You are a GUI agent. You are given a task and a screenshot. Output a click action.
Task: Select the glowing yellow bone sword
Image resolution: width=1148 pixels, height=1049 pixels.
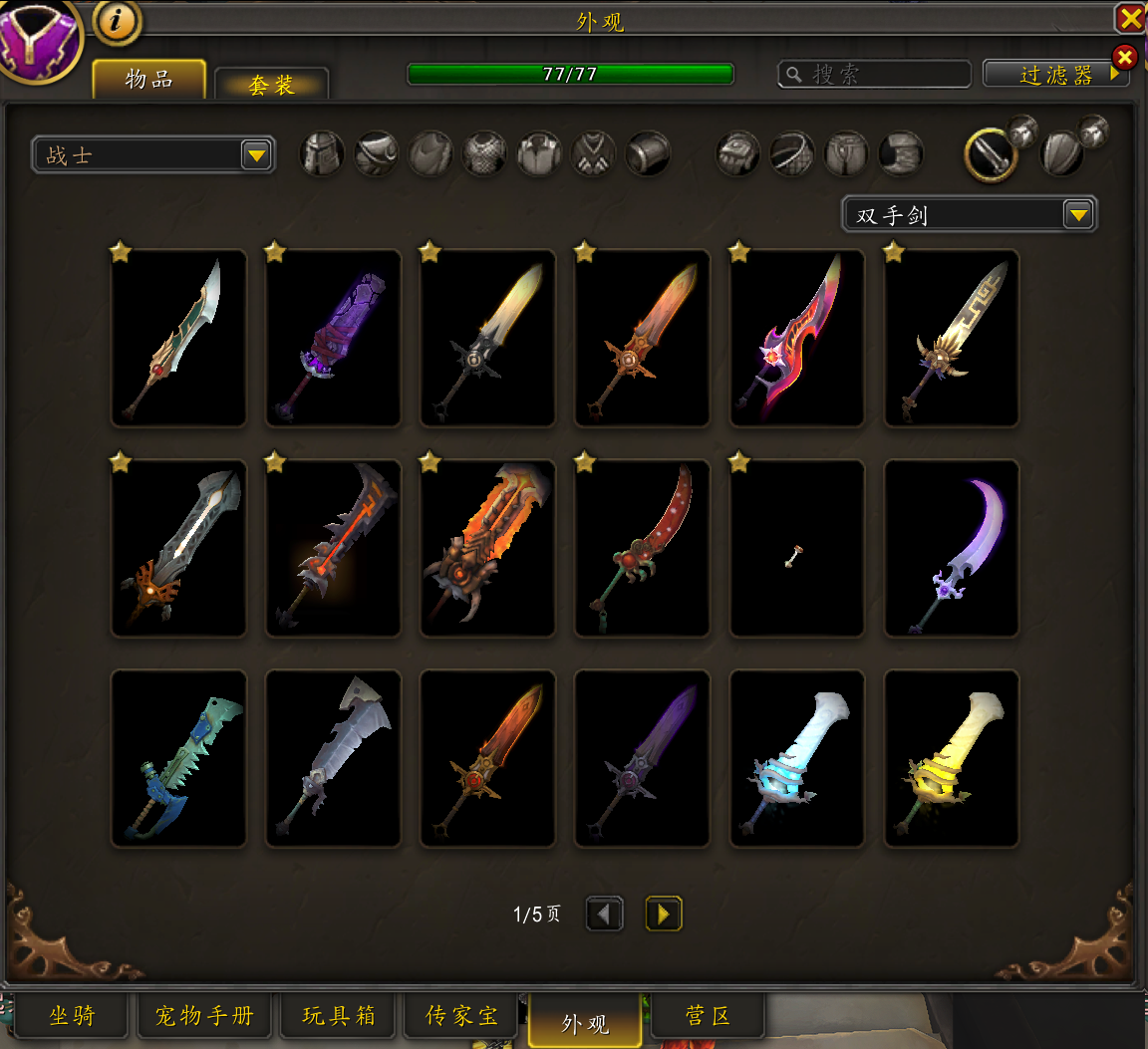click(x=952, y=759)
